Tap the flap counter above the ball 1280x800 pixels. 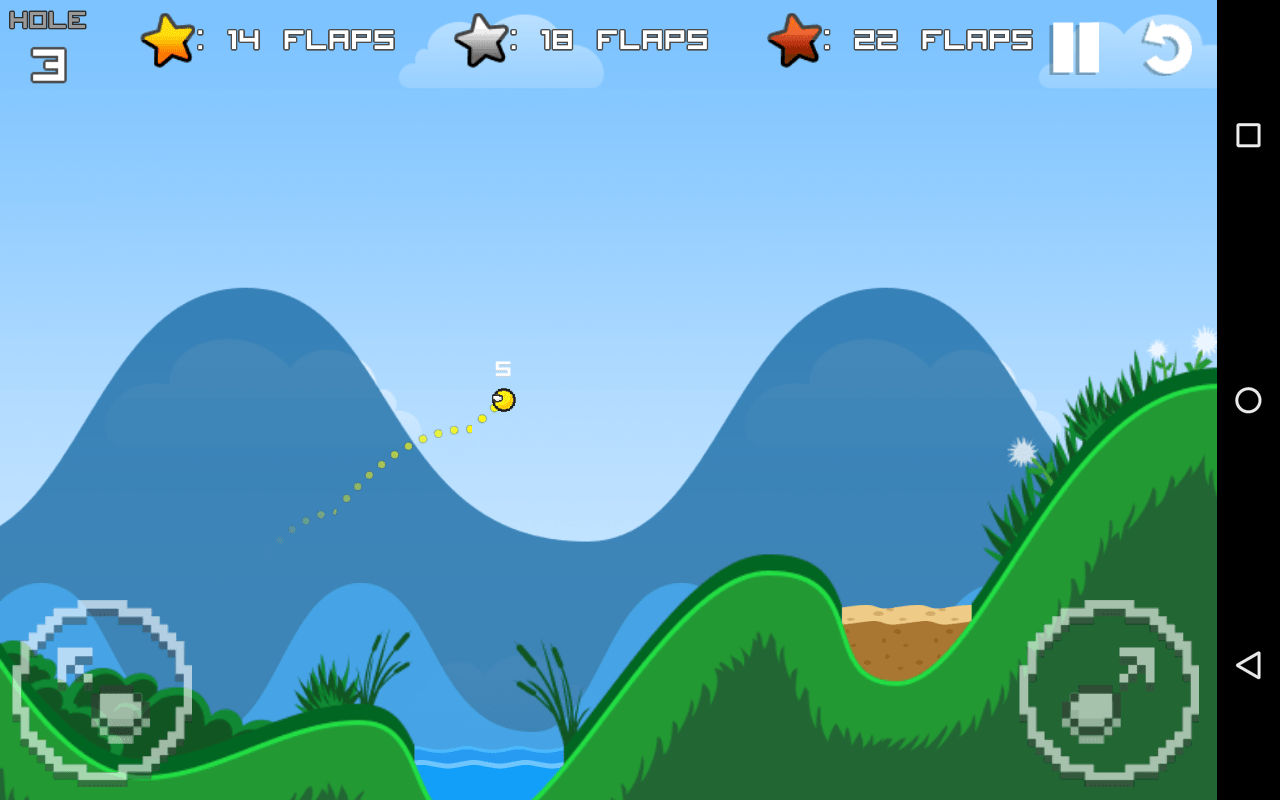[503, 367]
